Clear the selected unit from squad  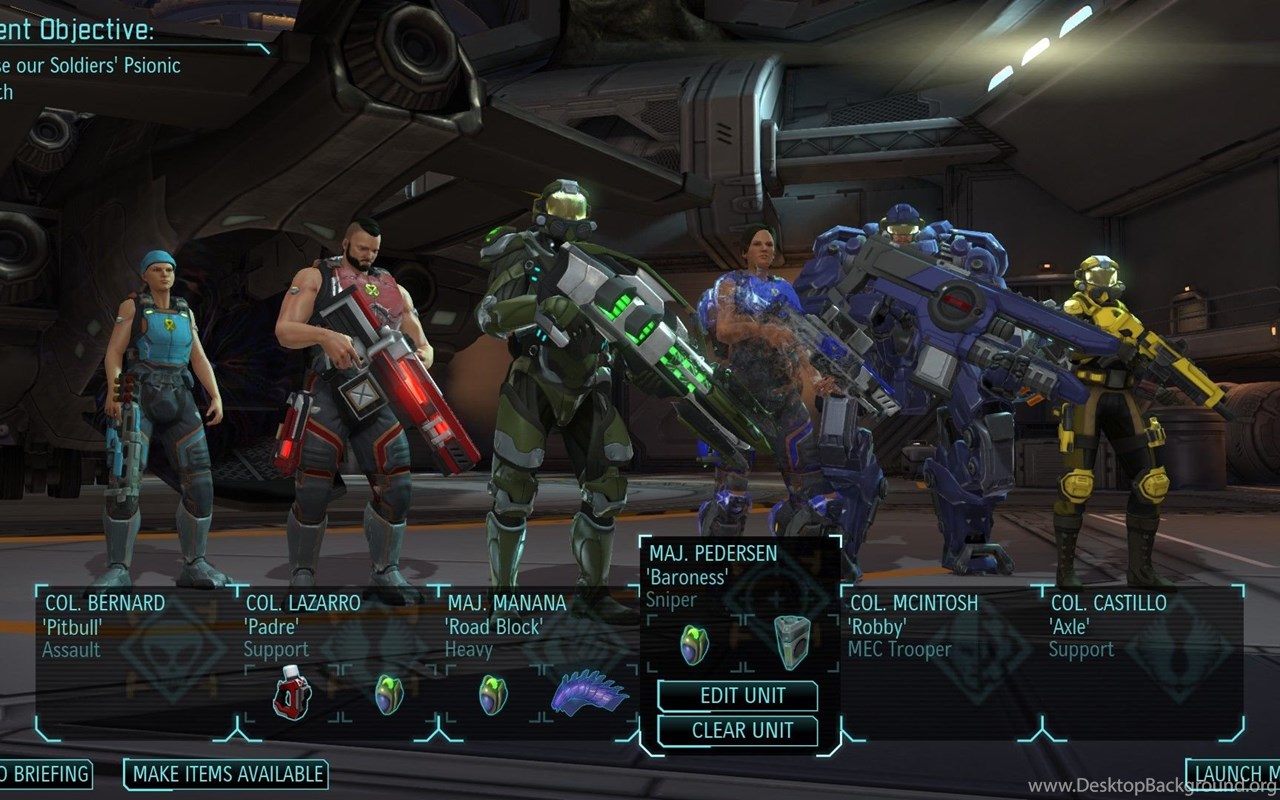(x=738, y=731)
